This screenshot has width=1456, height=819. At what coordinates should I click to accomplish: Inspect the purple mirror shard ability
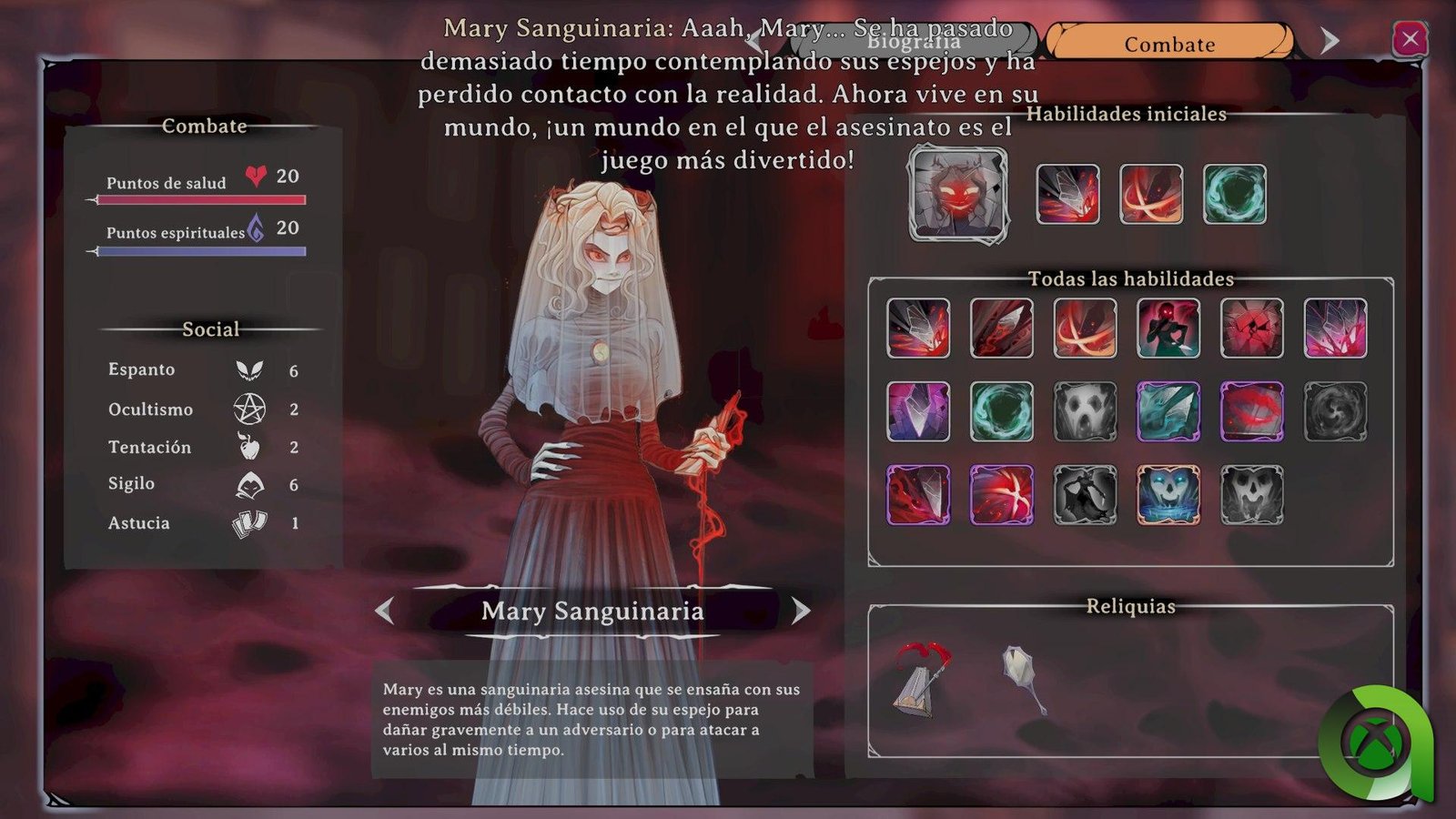click(x=918, y=411)
